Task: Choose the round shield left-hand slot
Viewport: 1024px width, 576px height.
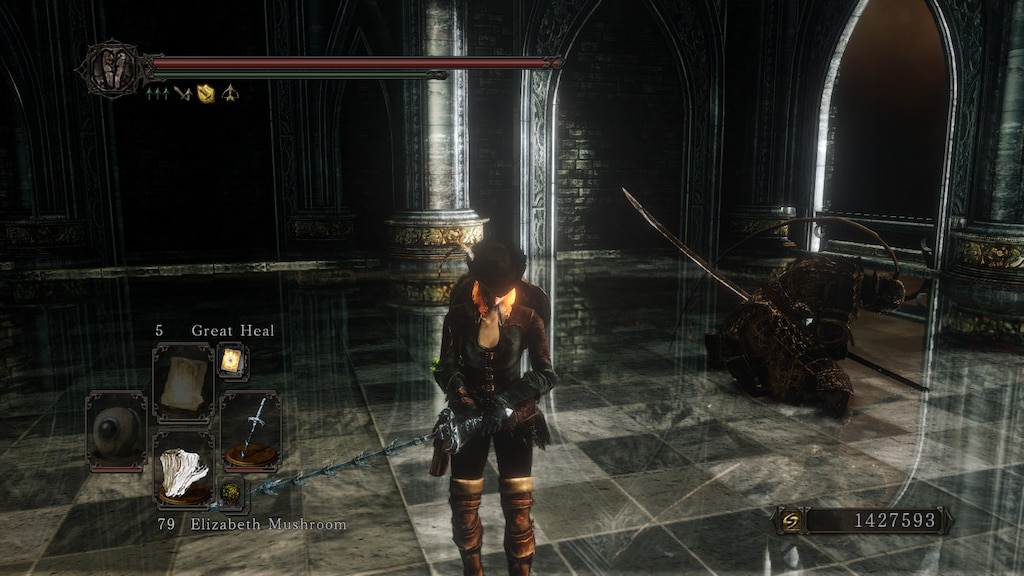Action: coord(116,430)
